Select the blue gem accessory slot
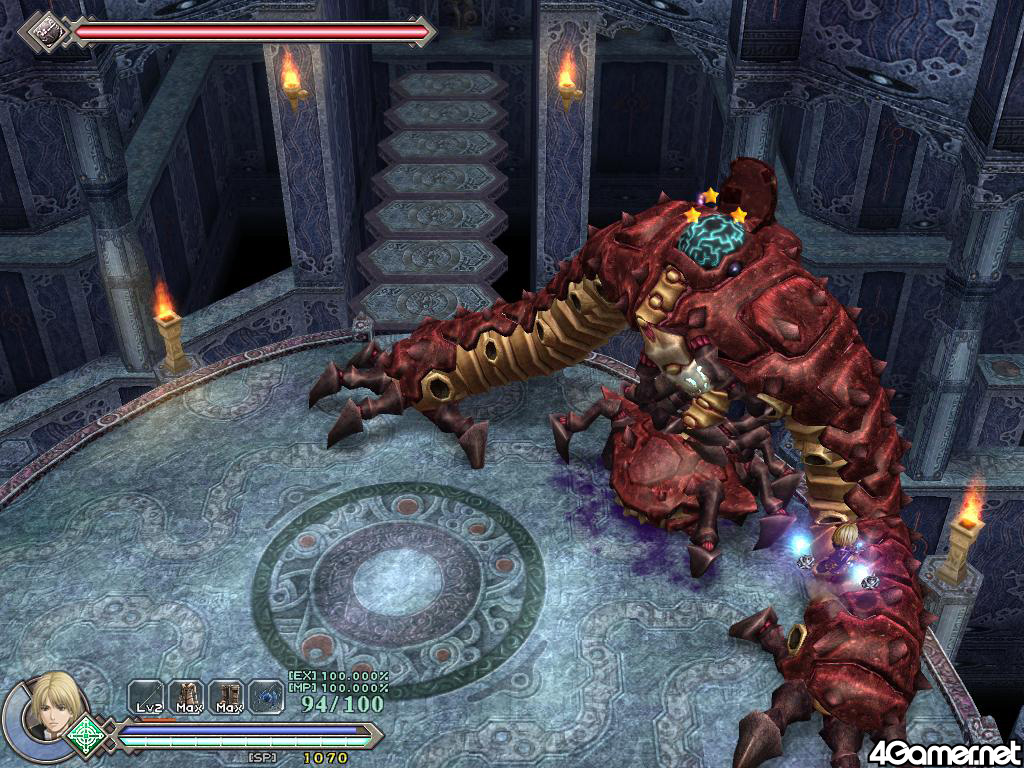 tap(267, 696)
